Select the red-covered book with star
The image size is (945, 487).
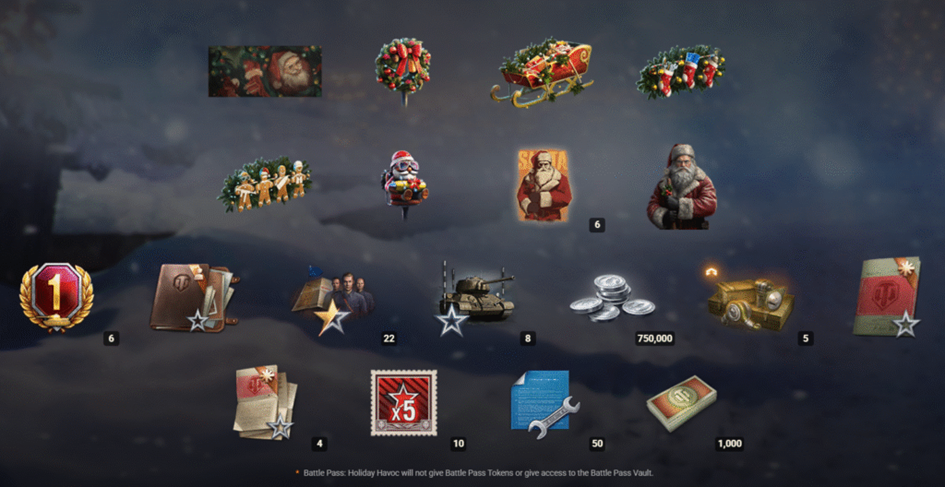click(x=886, y=297)
